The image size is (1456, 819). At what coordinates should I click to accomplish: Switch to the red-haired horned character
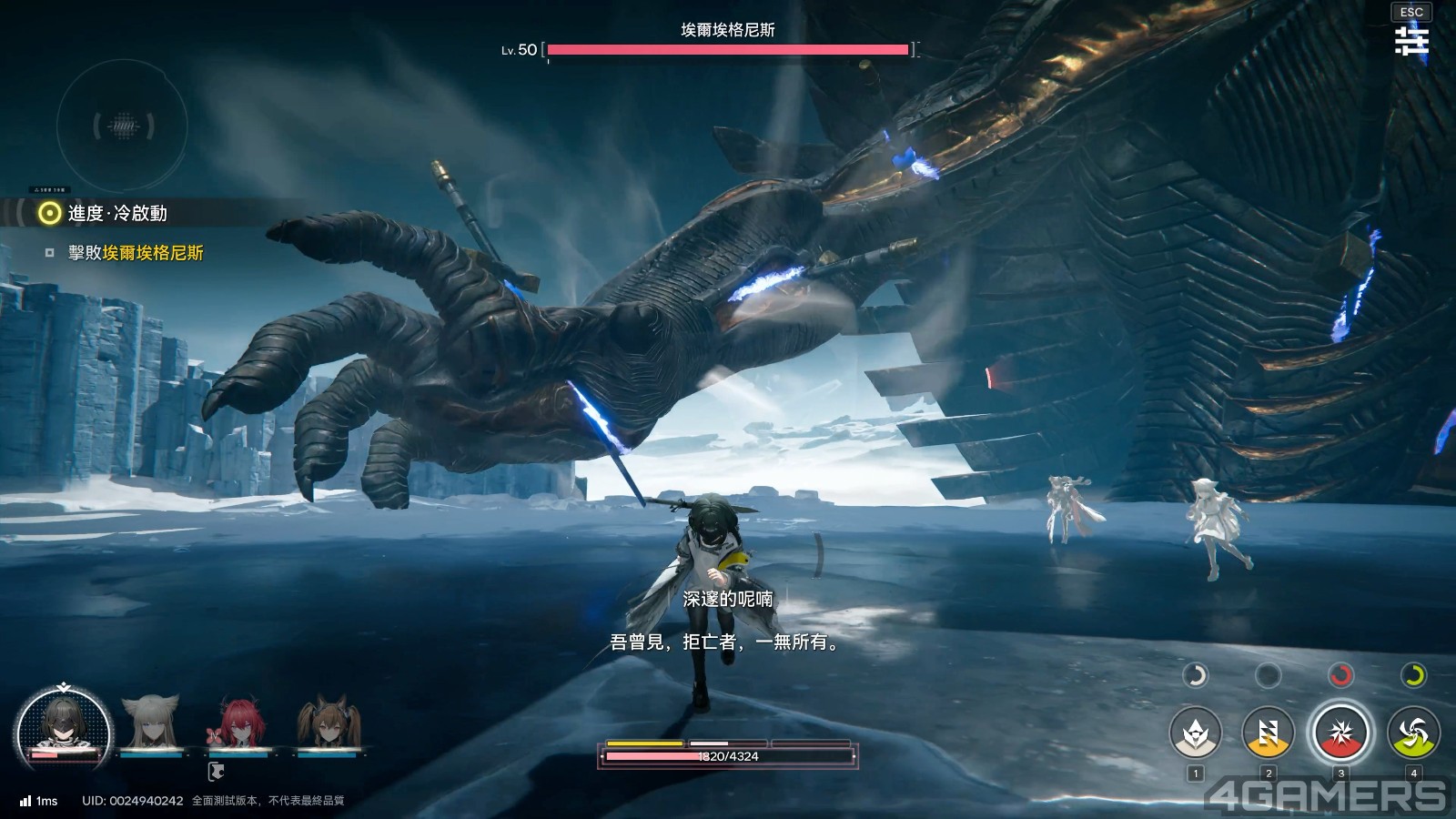click(238, 724)
